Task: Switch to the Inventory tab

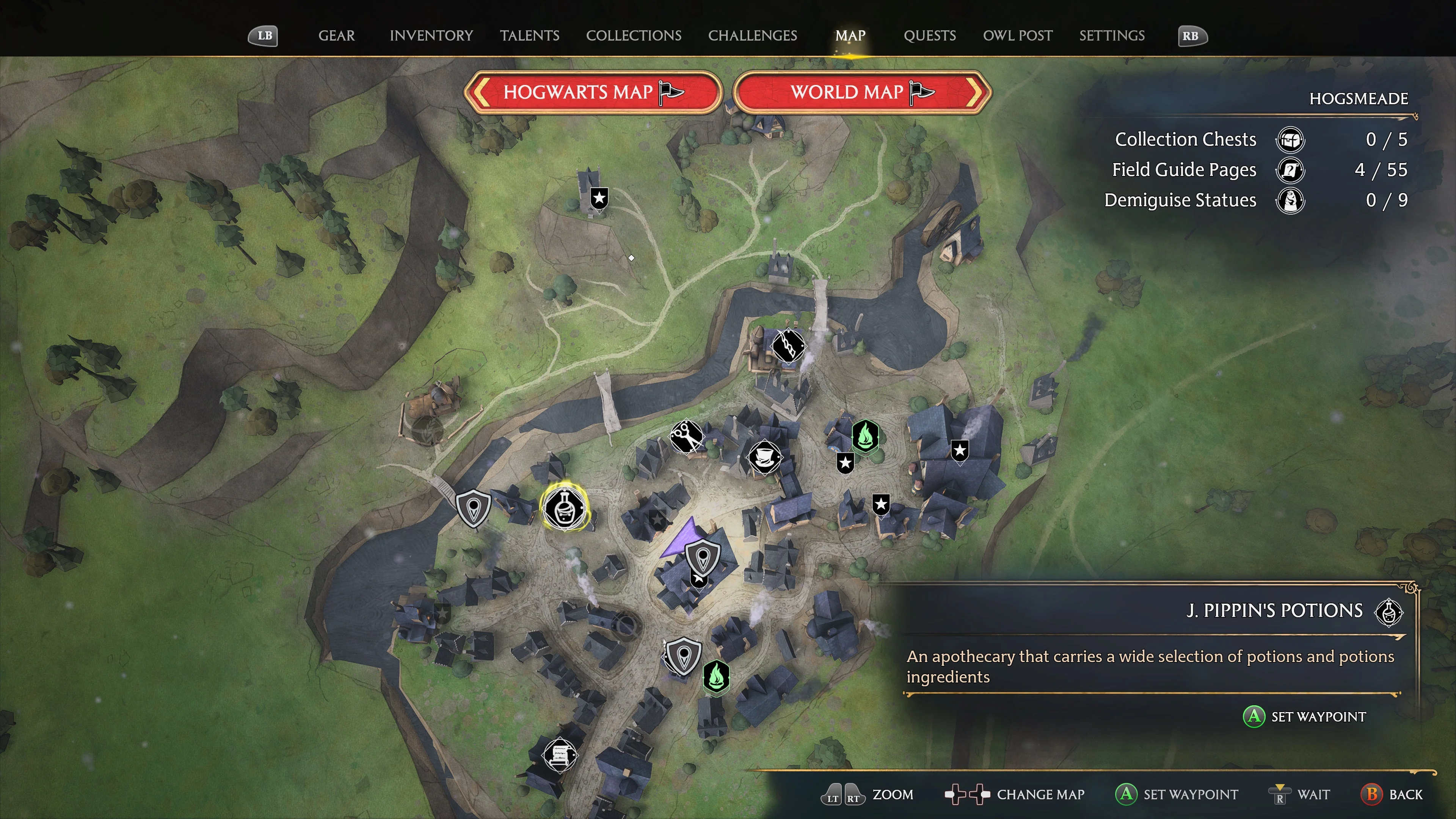Action: point(431,36)
